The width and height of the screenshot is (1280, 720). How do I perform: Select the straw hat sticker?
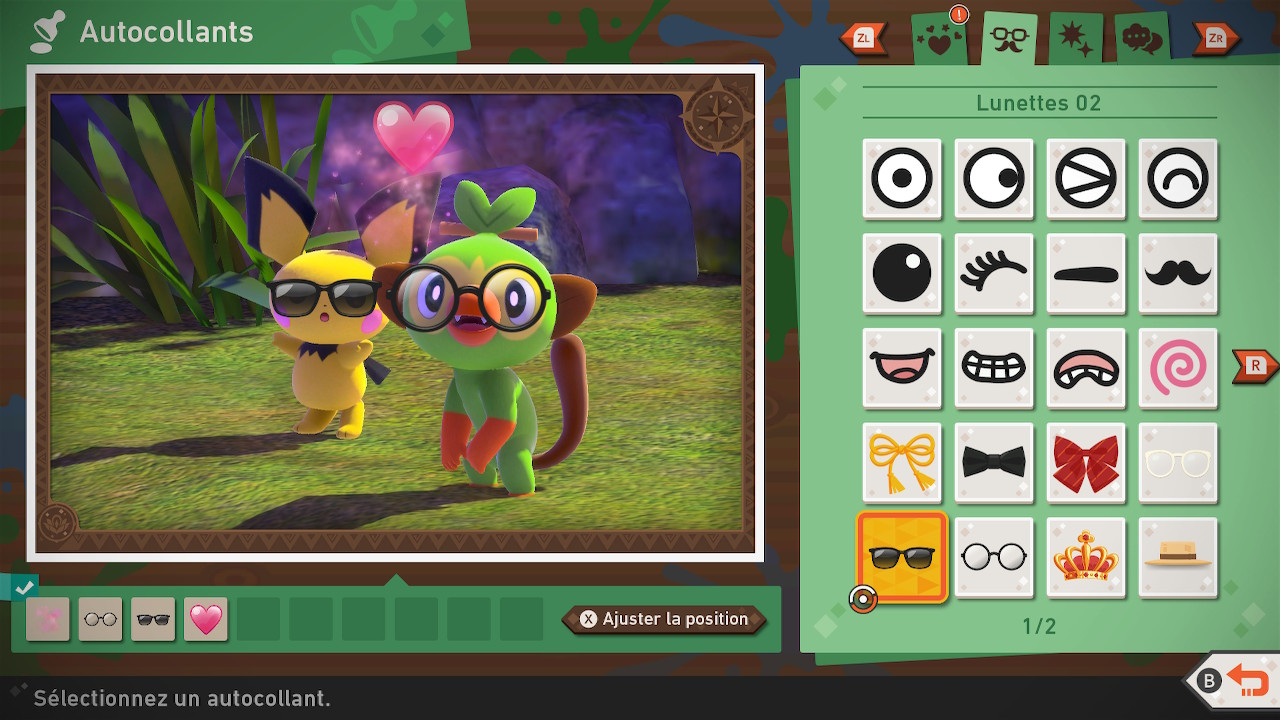pos(1178,558)
